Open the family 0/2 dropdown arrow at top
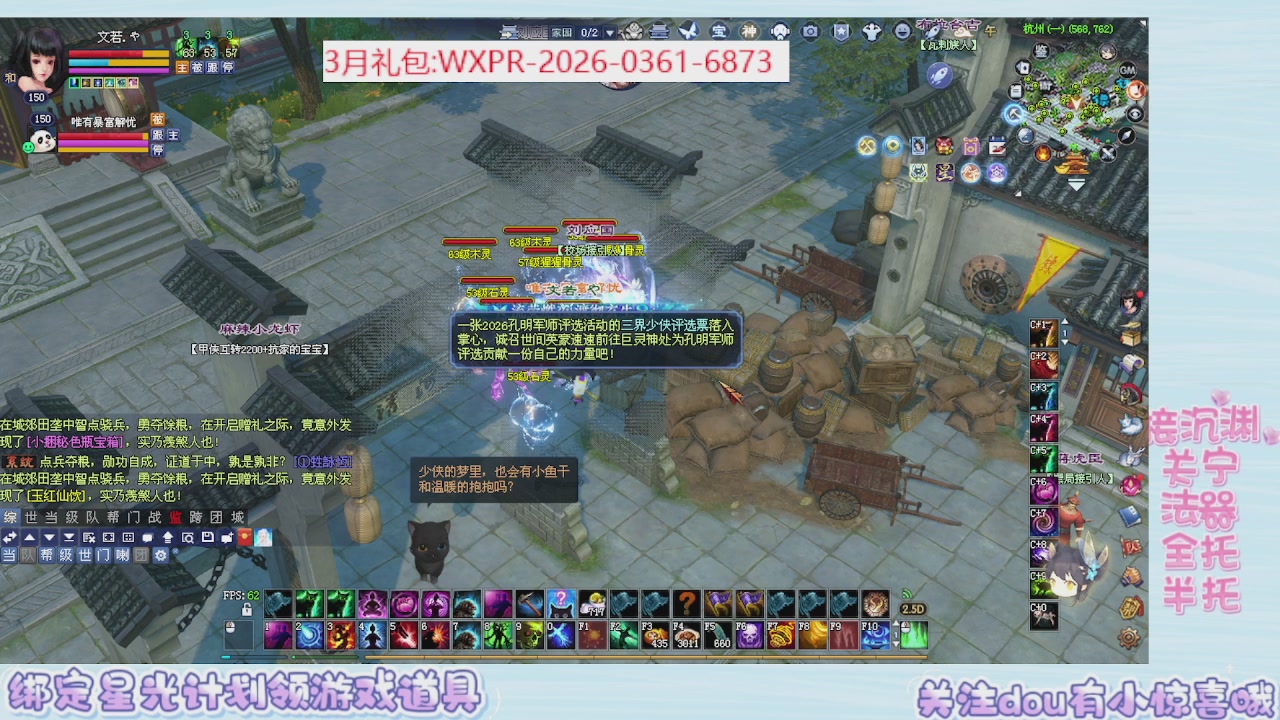This screenshot has height=720, width=1280. click(x=610, y=32)
